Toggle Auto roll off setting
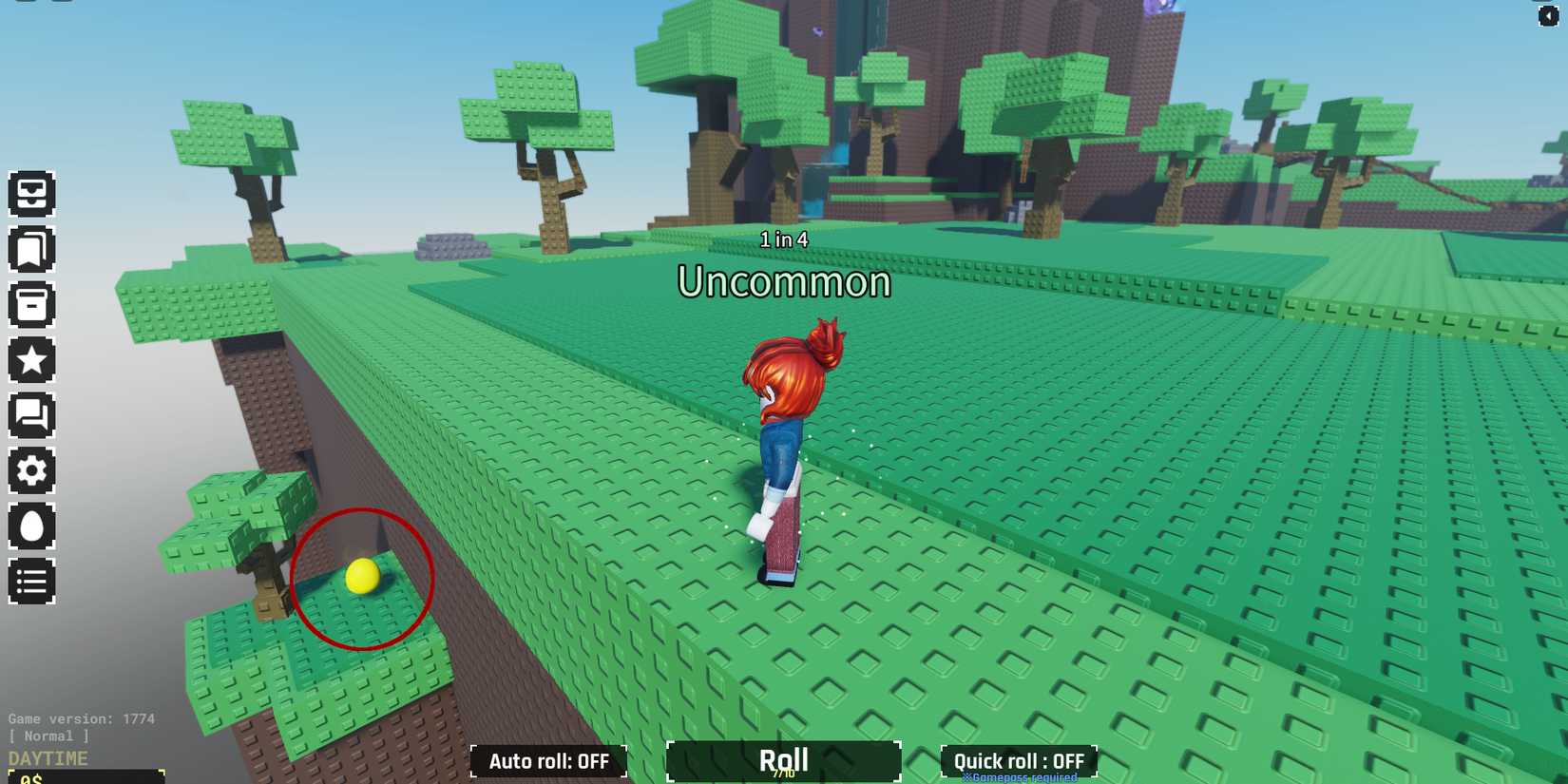This screenshot has width=1568, height=784. tap(548, 761)
